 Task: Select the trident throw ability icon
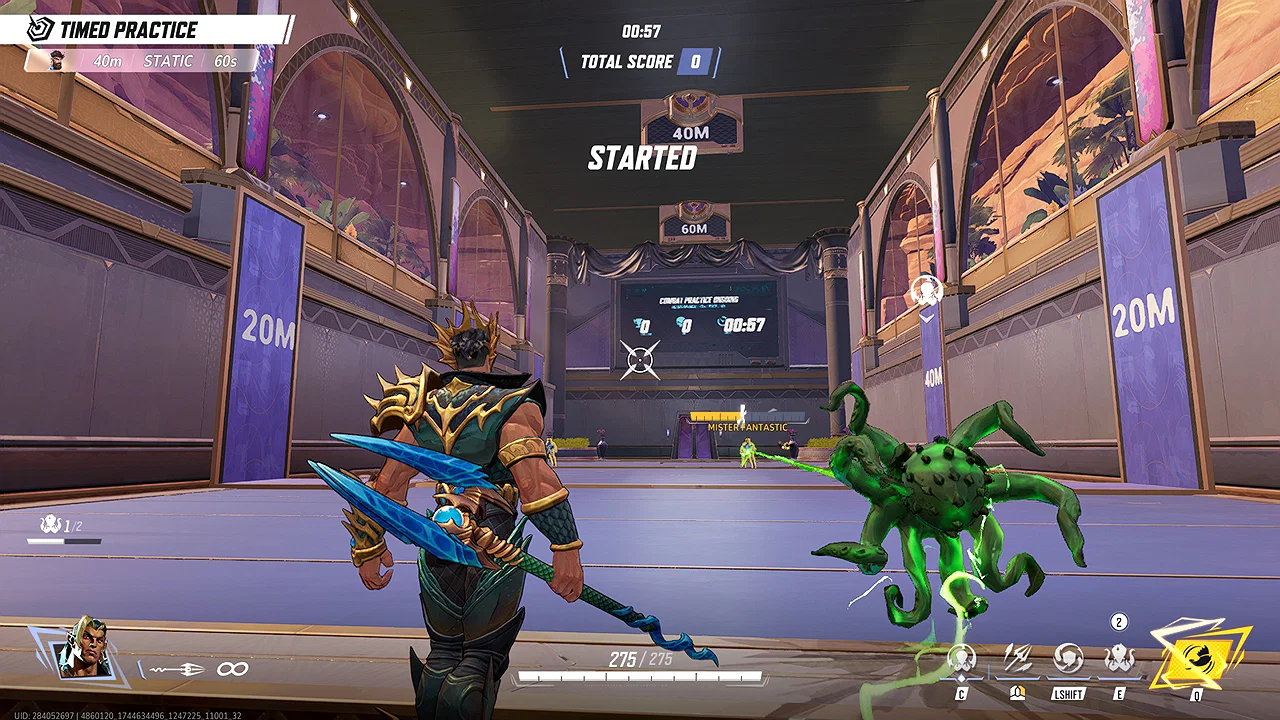click(1017, 659)
